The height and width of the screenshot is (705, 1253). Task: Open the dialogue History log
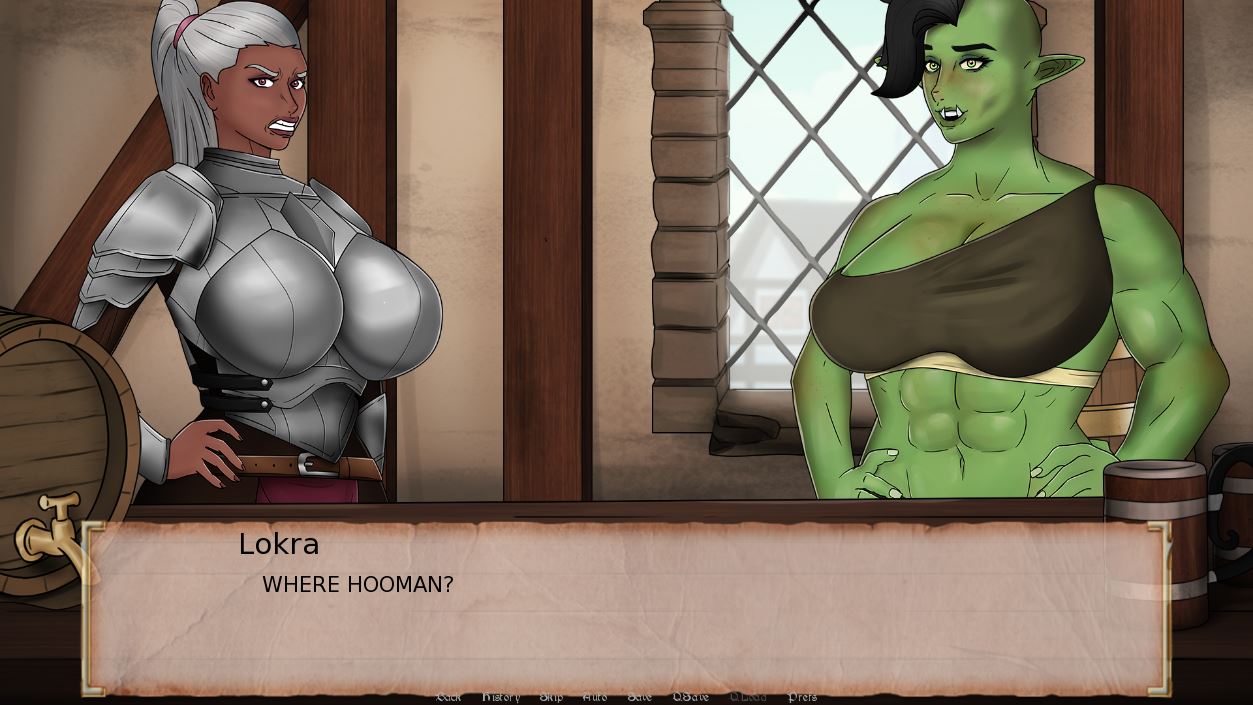tap(501, 697)
